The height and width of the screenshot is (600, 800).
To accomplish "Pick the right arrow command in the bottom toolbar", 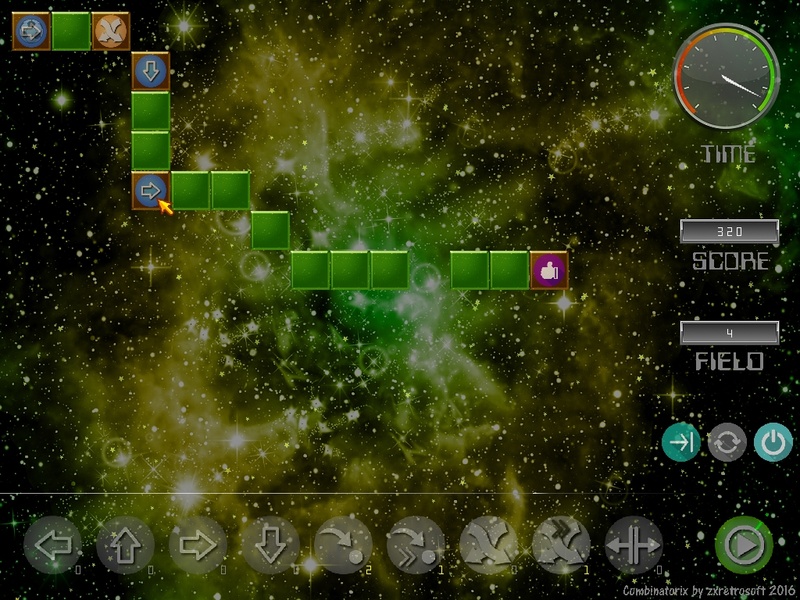I will click(x=198, y=546).
